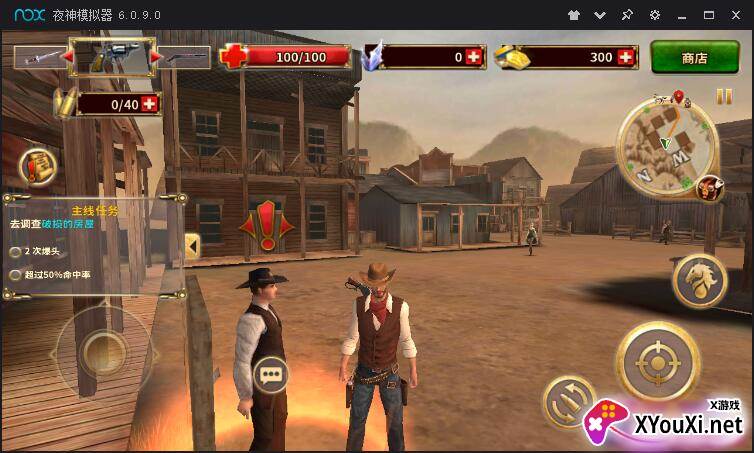Switch to the previous weapon with the left red arrow
The height and width of the screenshot is (453, 754).
coord(69,58)
